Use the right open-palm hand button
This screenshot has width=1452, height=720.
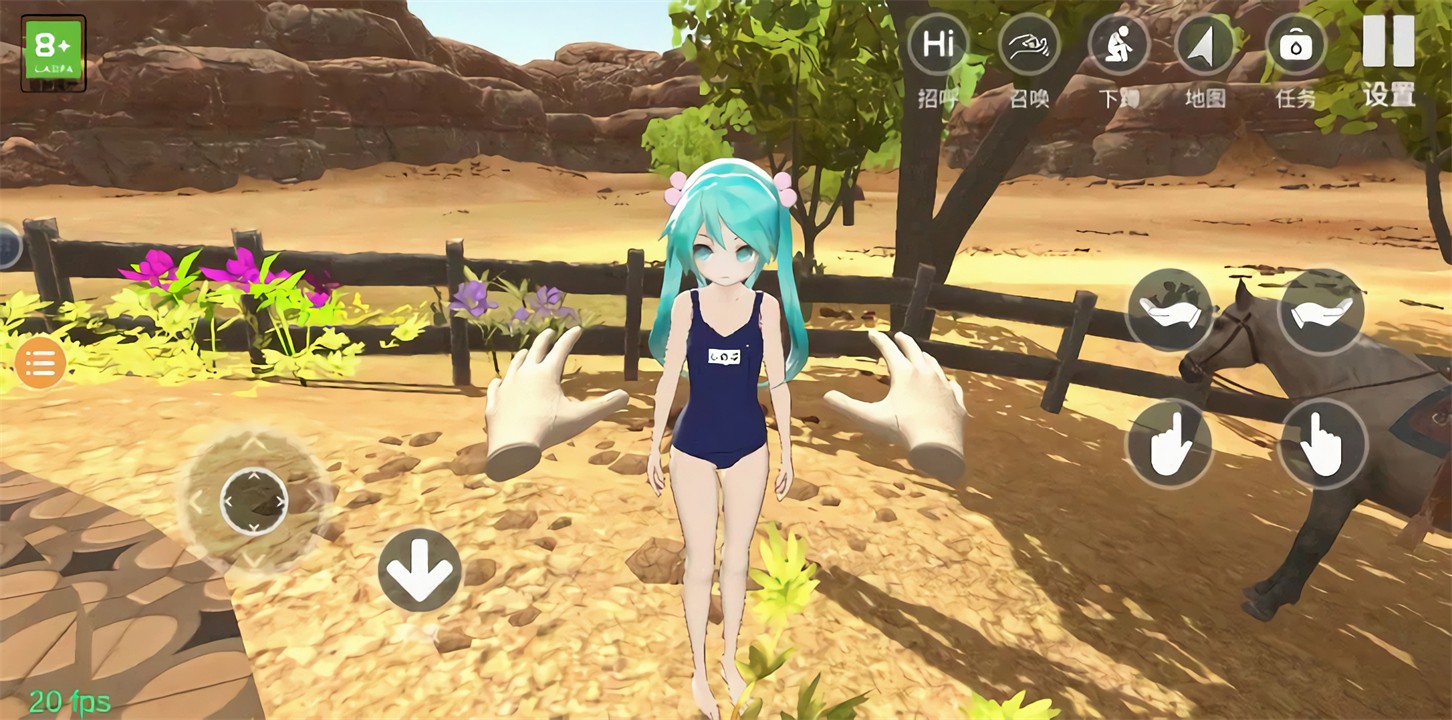tap(1321, 310)
